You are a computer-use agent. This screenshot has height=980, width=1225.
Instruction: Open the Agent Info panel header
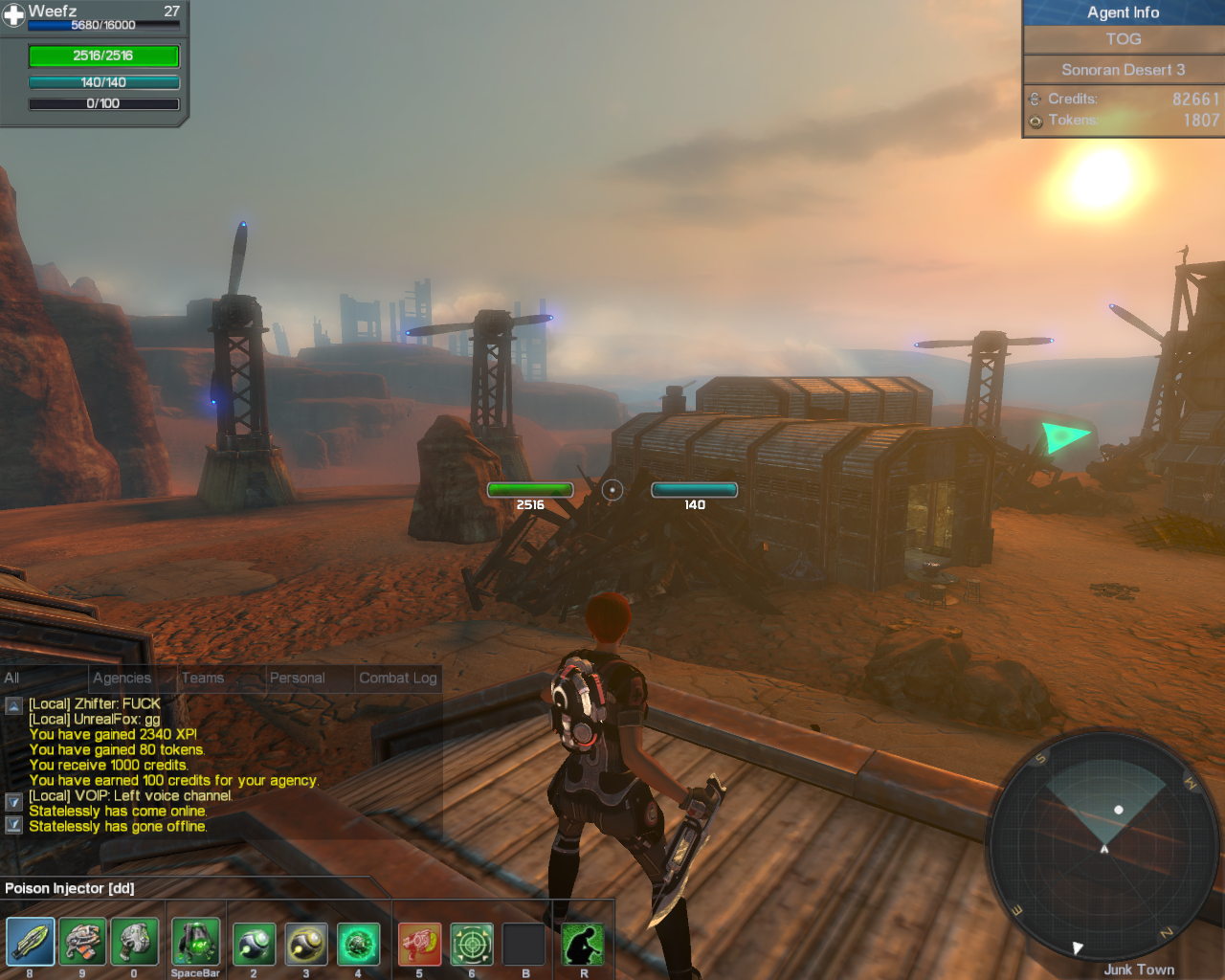click(x=1123, y=12)
